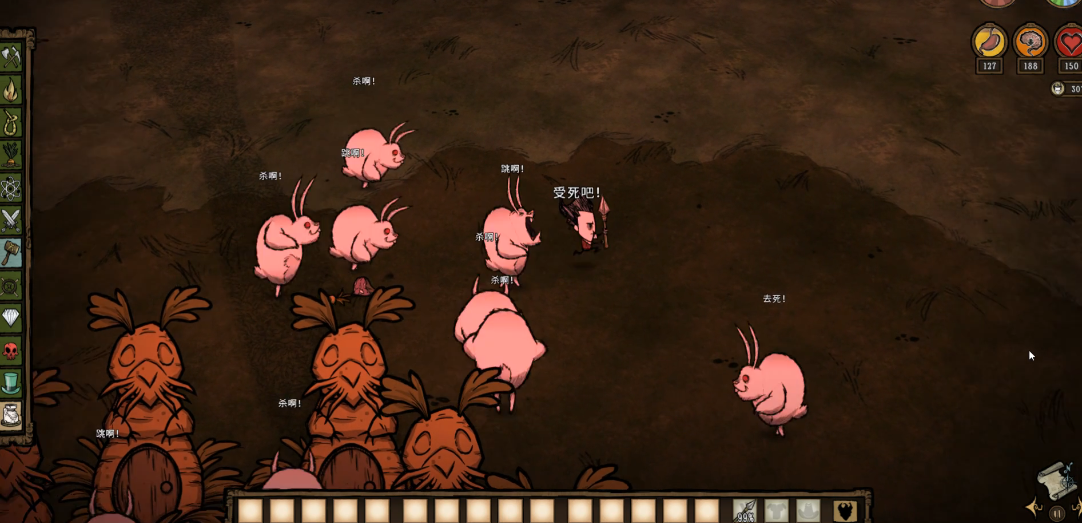Open the Fight crossed-swords crafting tab
The width and height of the screenshot is (1082, 523).
(11, 220)
